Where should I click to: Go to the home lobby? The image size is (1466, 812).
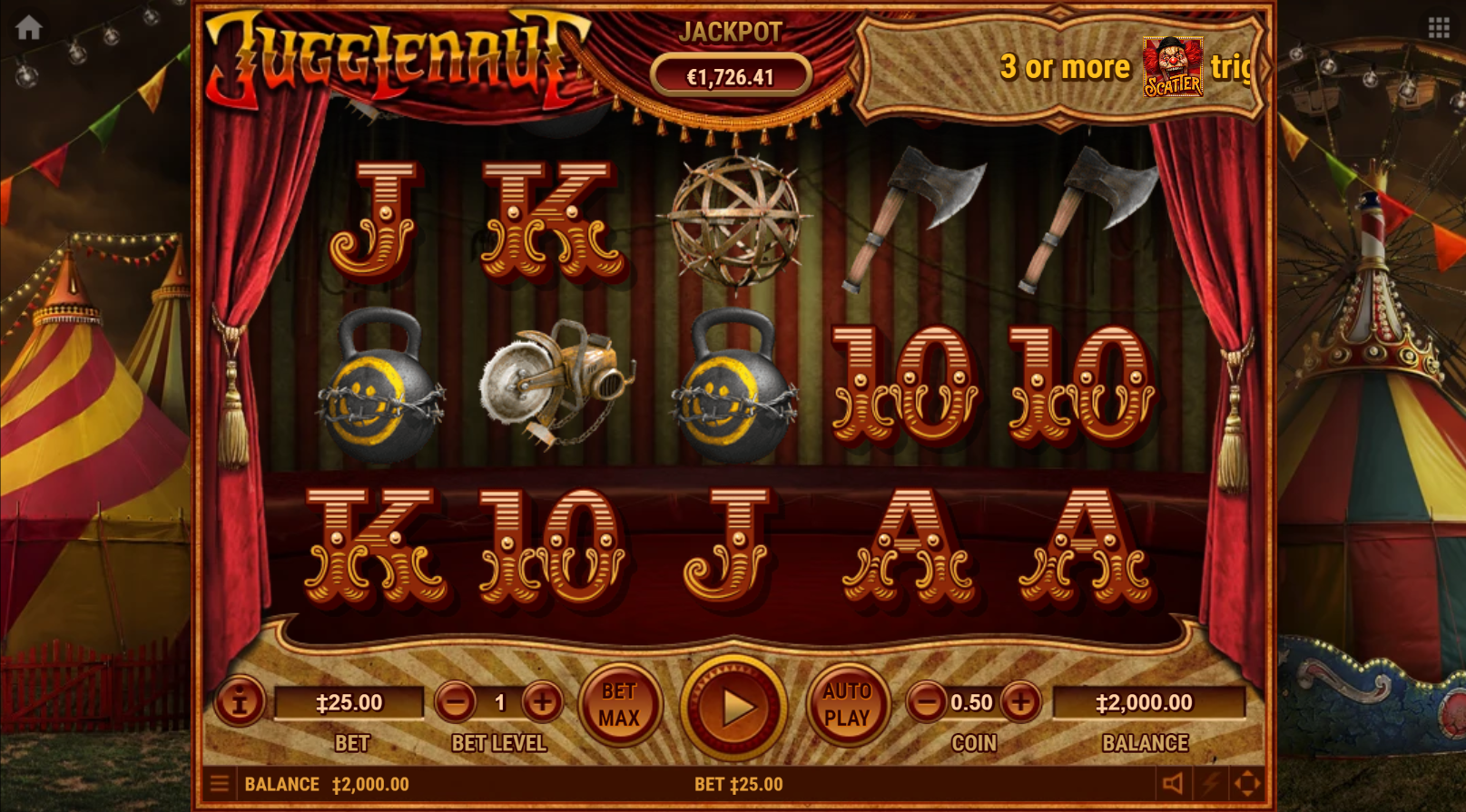(29, 28)
